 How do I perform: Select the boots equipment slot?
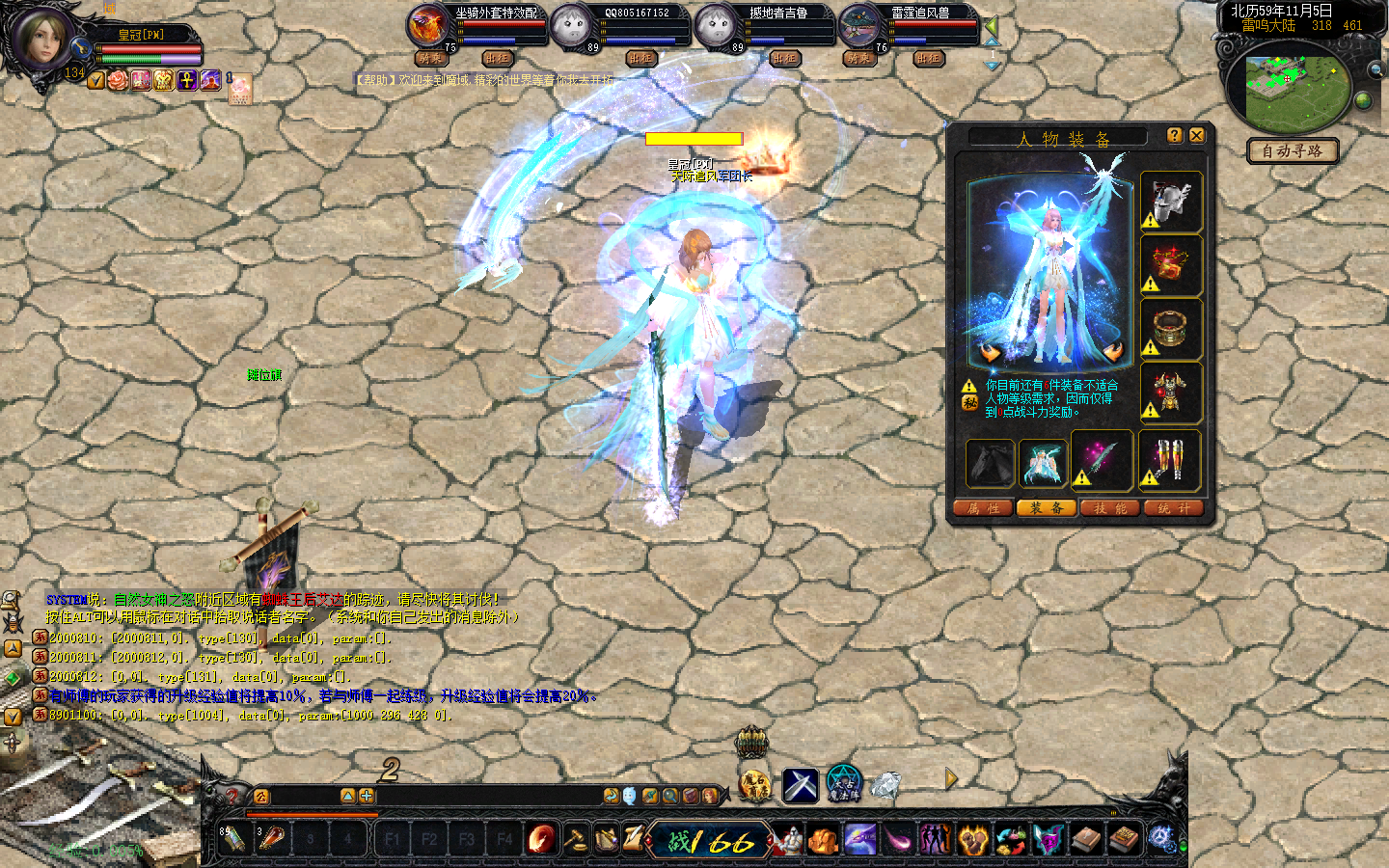pyautogui.click(x=1169, y=459)
